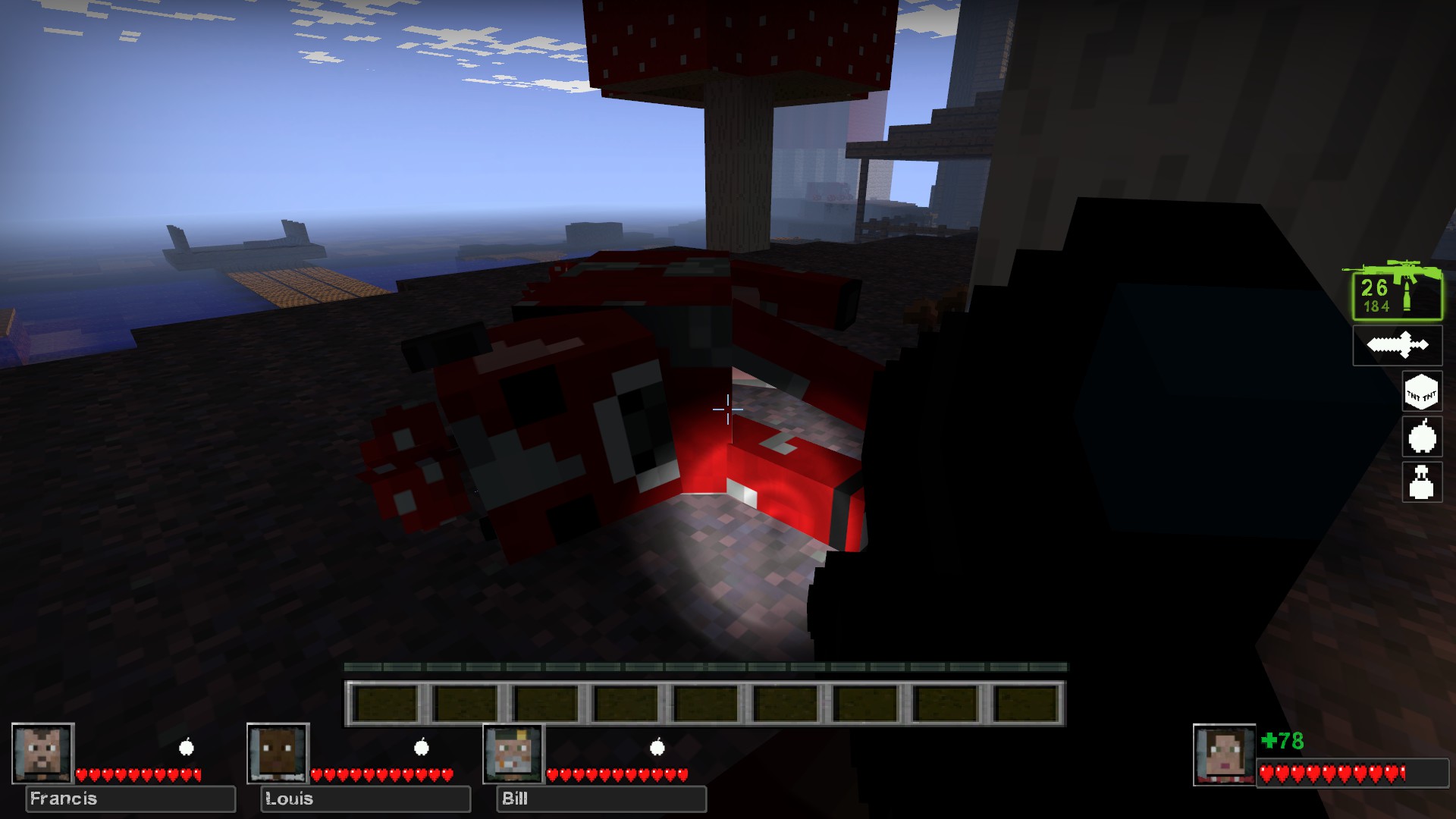The image size is (1456, 819).
Task: Click the Bill name plate
Action: 601,799
